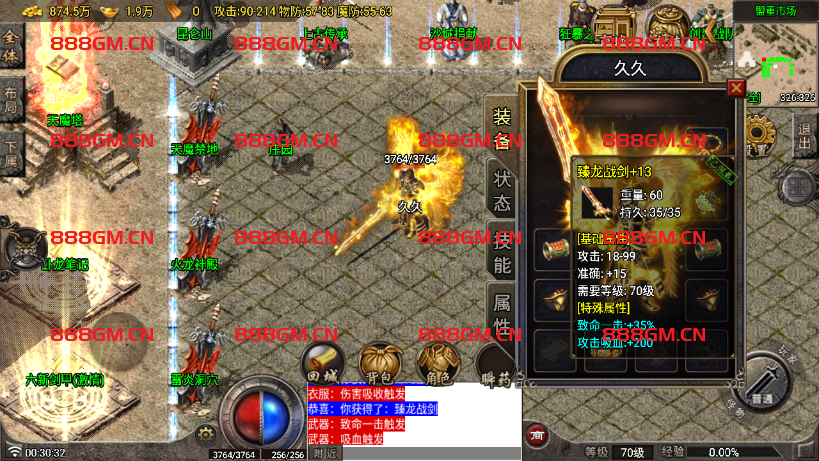Click the 山龙筆记 skull medallion icon
The height and width of the screenshot is (461, 819).
(x=25, y=246)
